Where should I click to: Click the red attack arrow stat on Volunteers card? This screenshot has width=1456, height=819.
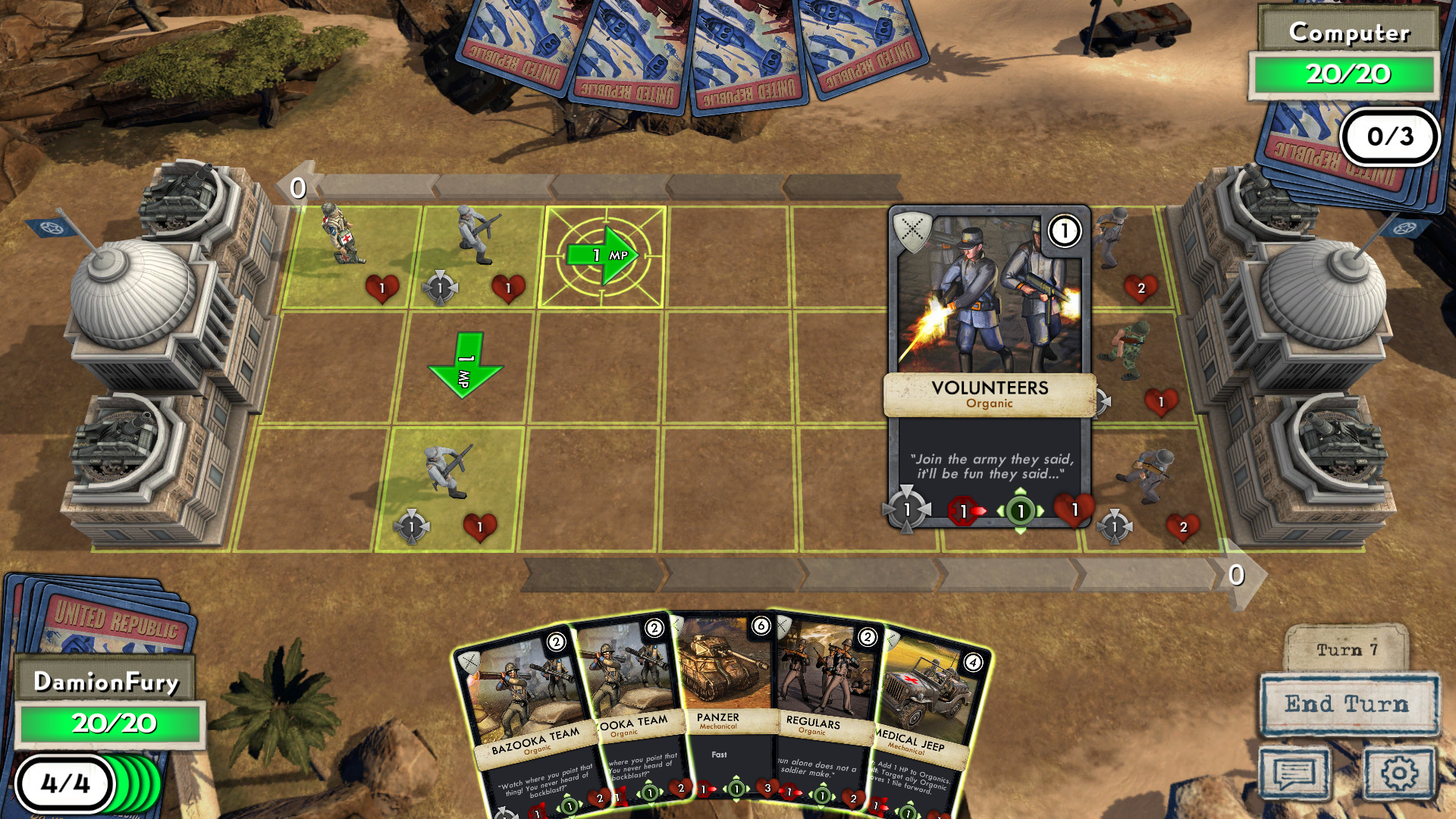tap(965, 510)
